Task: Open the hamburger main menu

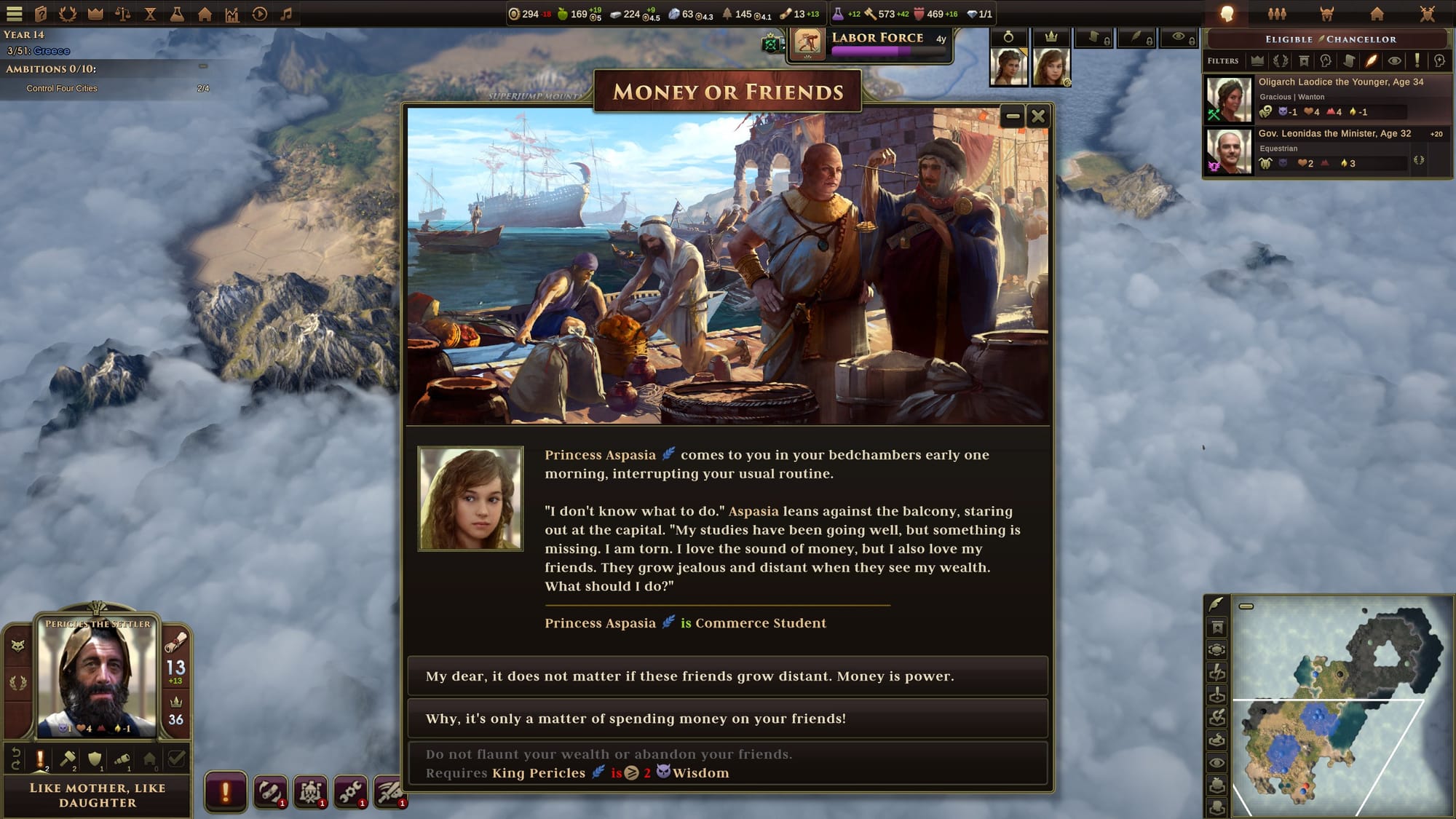Action: (x=15, y=14)
